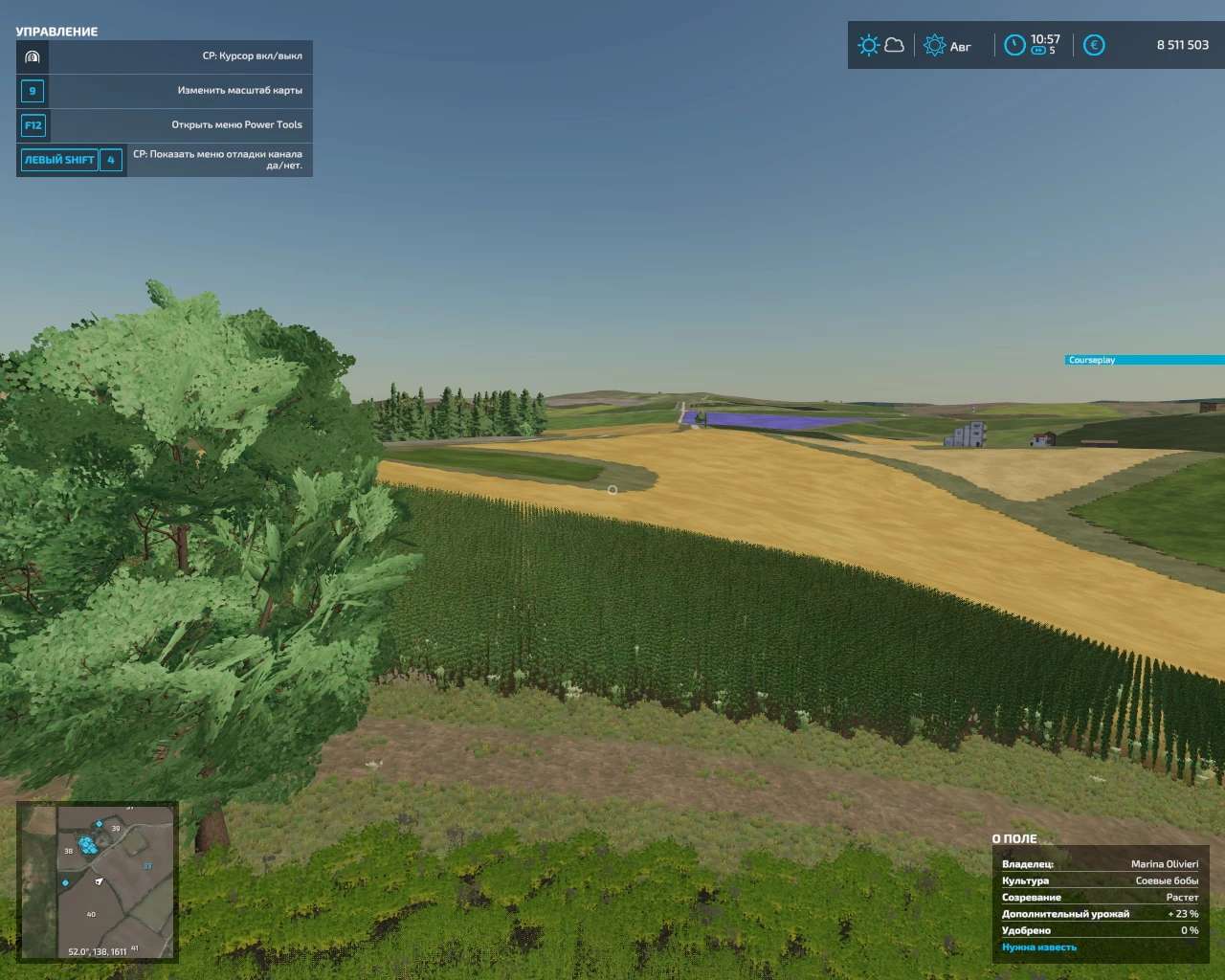Click the sun weather icon in top HUD
Image resolution: width=1225 pixels, height=980 pixels.
pyautogui.click(x=869, y=44)
